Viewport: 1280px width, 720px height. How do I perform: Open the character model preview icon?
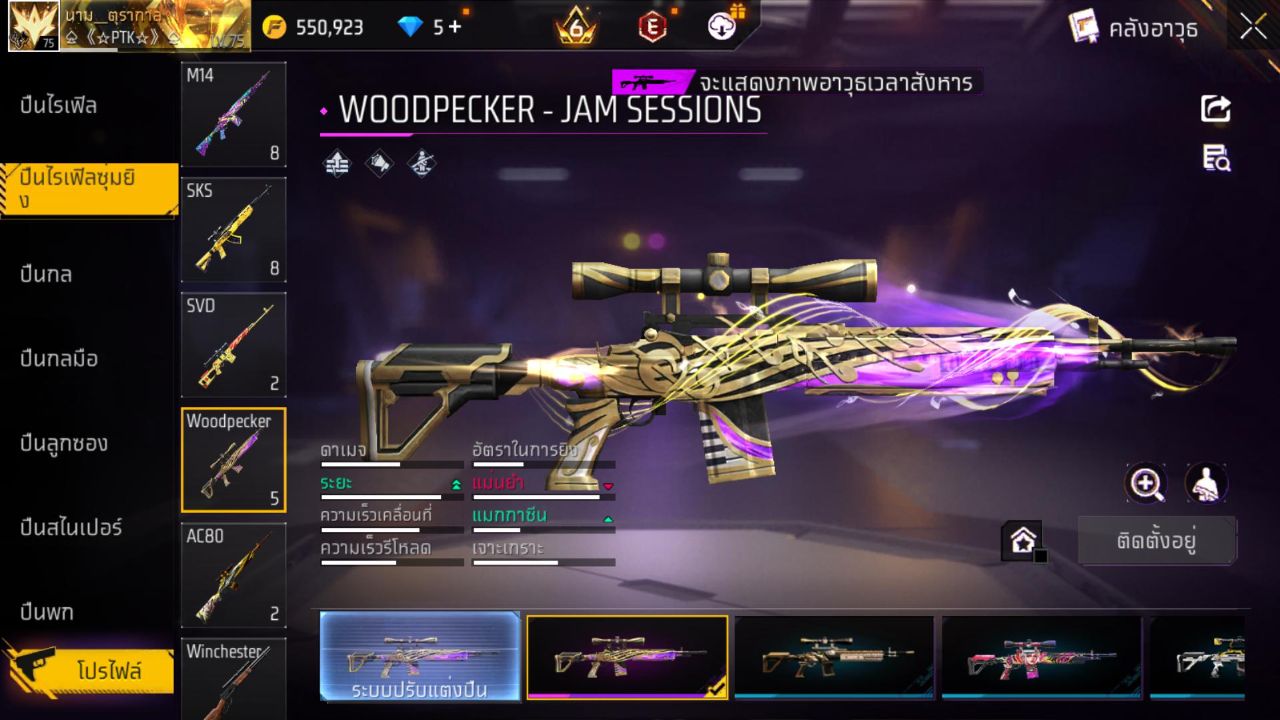[x=1205, y=485]
